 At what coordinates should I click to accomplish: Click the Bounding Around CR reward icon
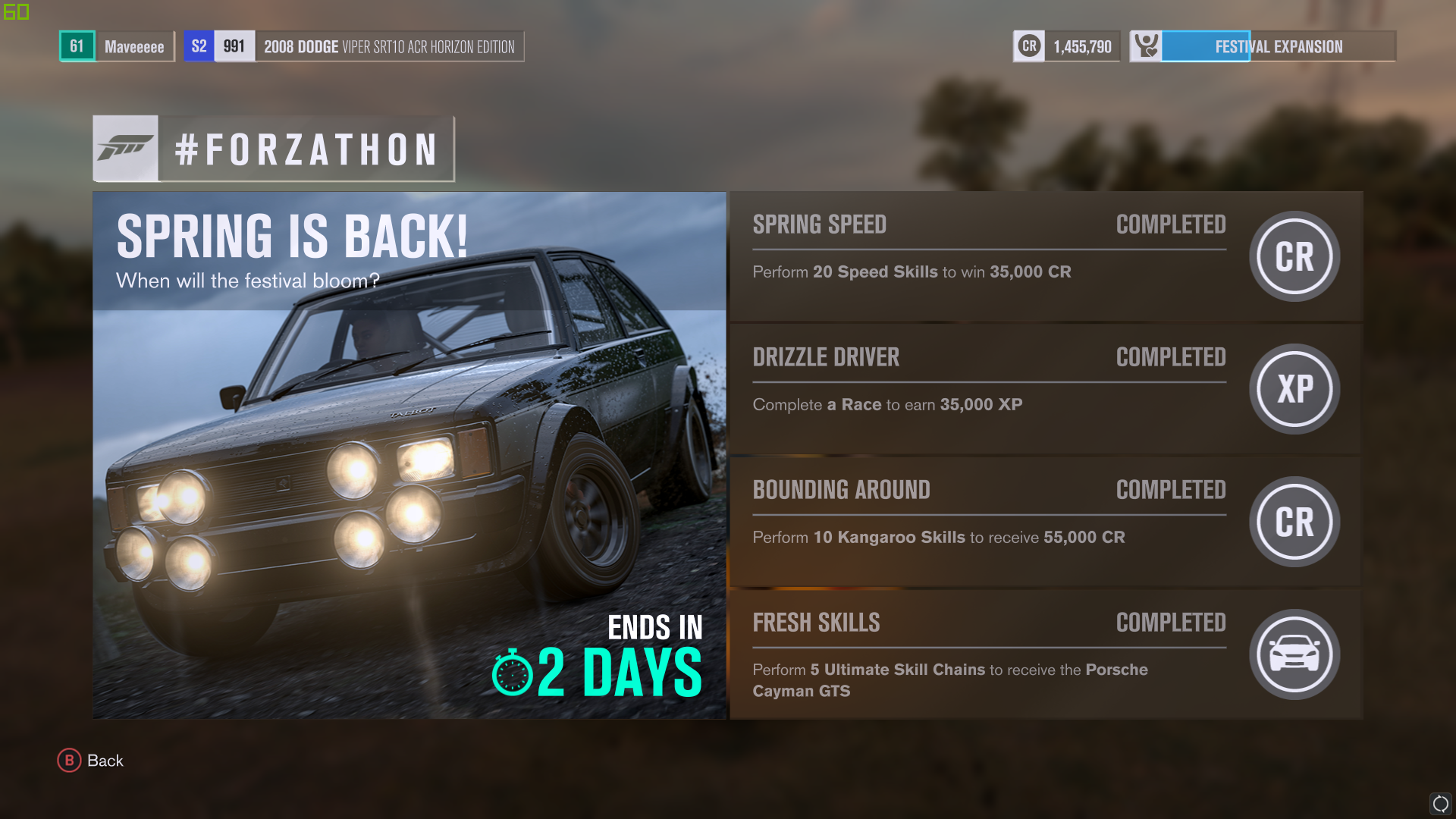click(1294, 522)
